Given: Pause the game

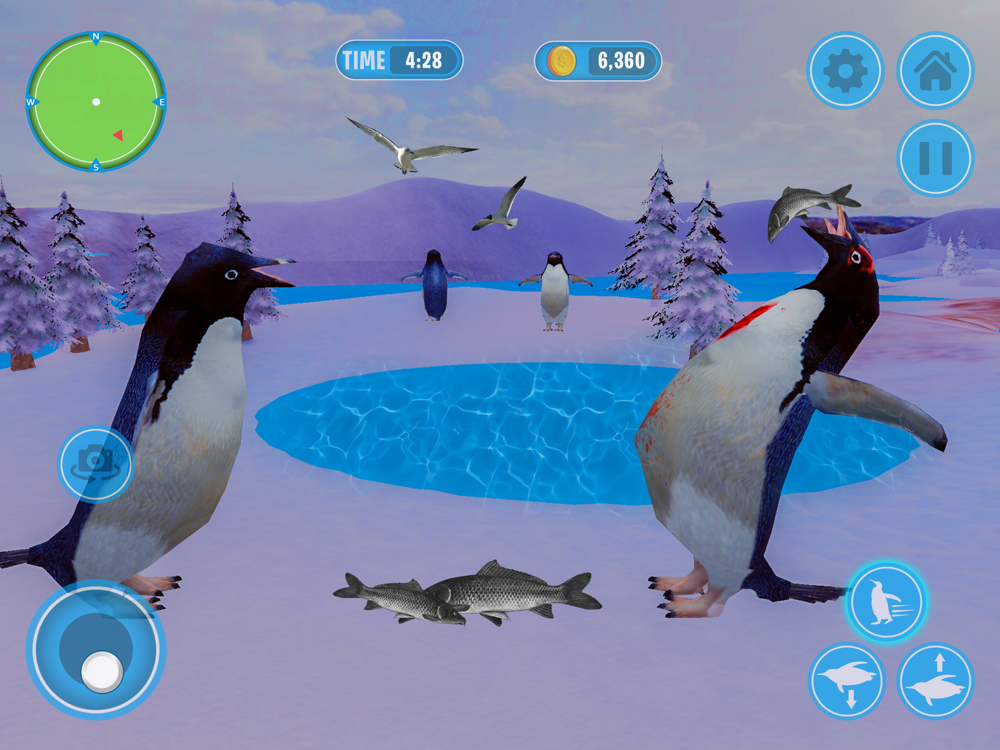Looking at the screenshot, I should 935,158.
